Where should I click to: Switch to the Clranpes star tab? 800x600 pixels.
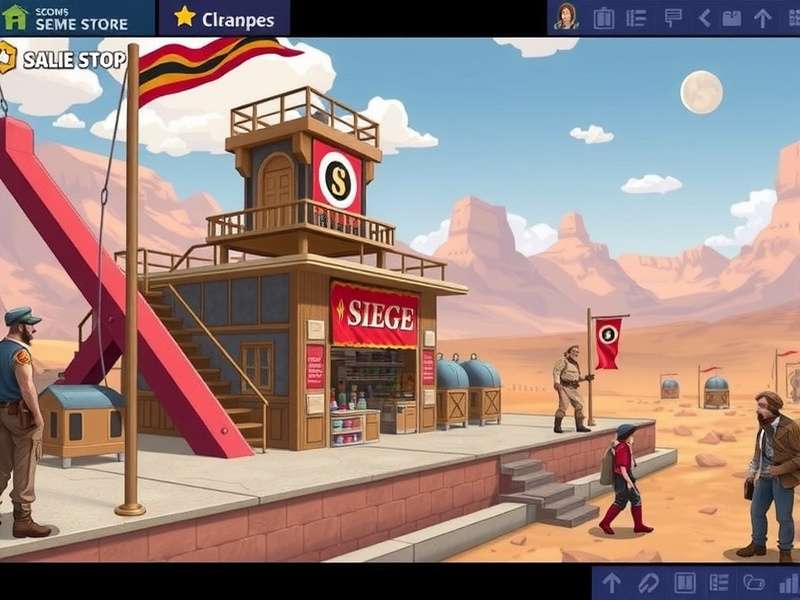click(224, 18)
